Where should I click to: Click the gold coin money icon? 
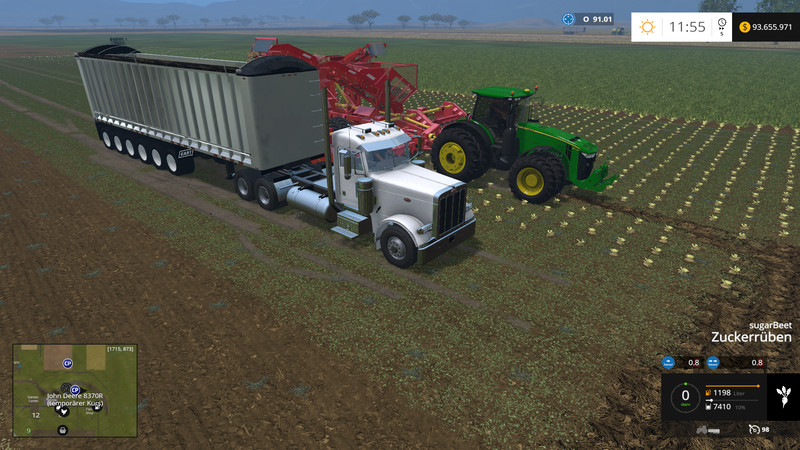(x=745, y=27)
